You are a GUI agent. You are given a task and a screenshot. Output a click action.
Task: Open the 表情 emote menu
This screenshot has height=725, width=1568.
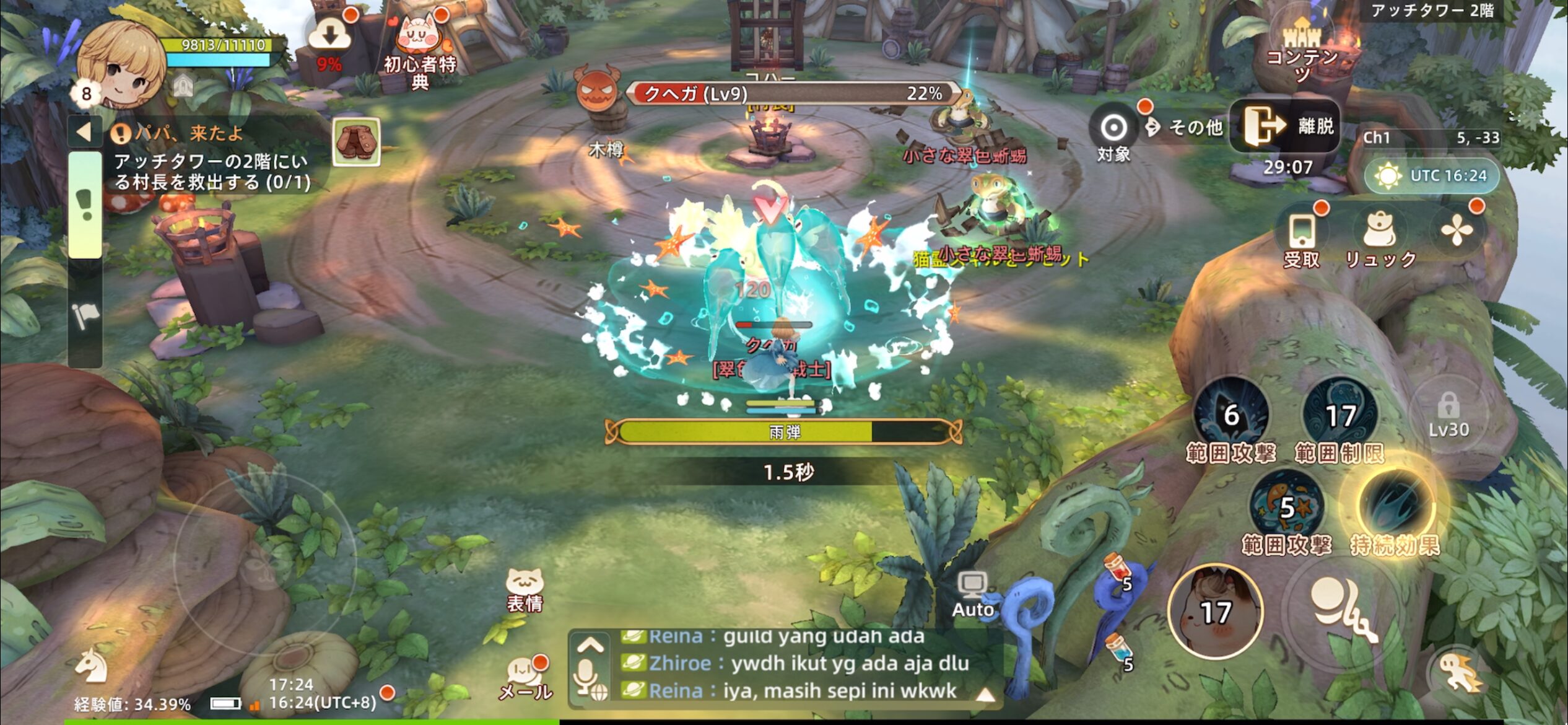pyautogui.click(x=525, y=589)
